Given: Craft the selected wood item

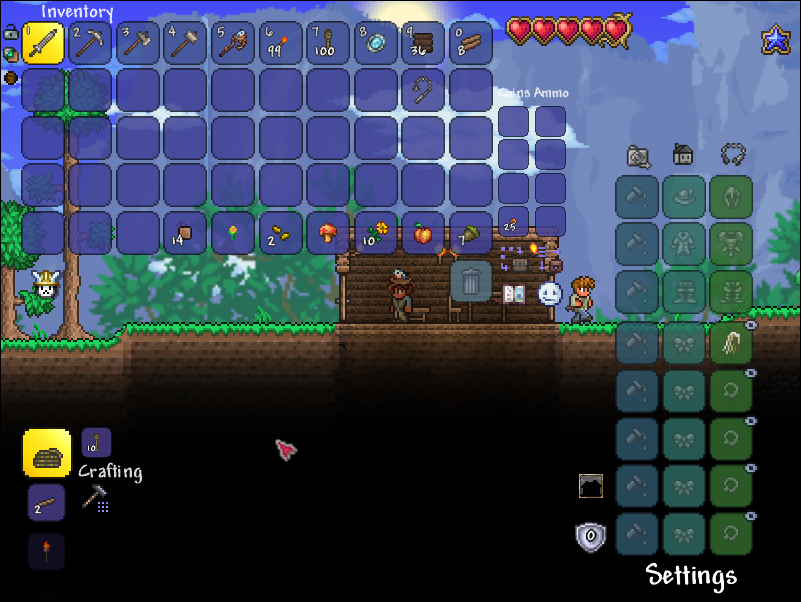Looking at the screenshot, I should pyautogui.click(x=47, y=455).
